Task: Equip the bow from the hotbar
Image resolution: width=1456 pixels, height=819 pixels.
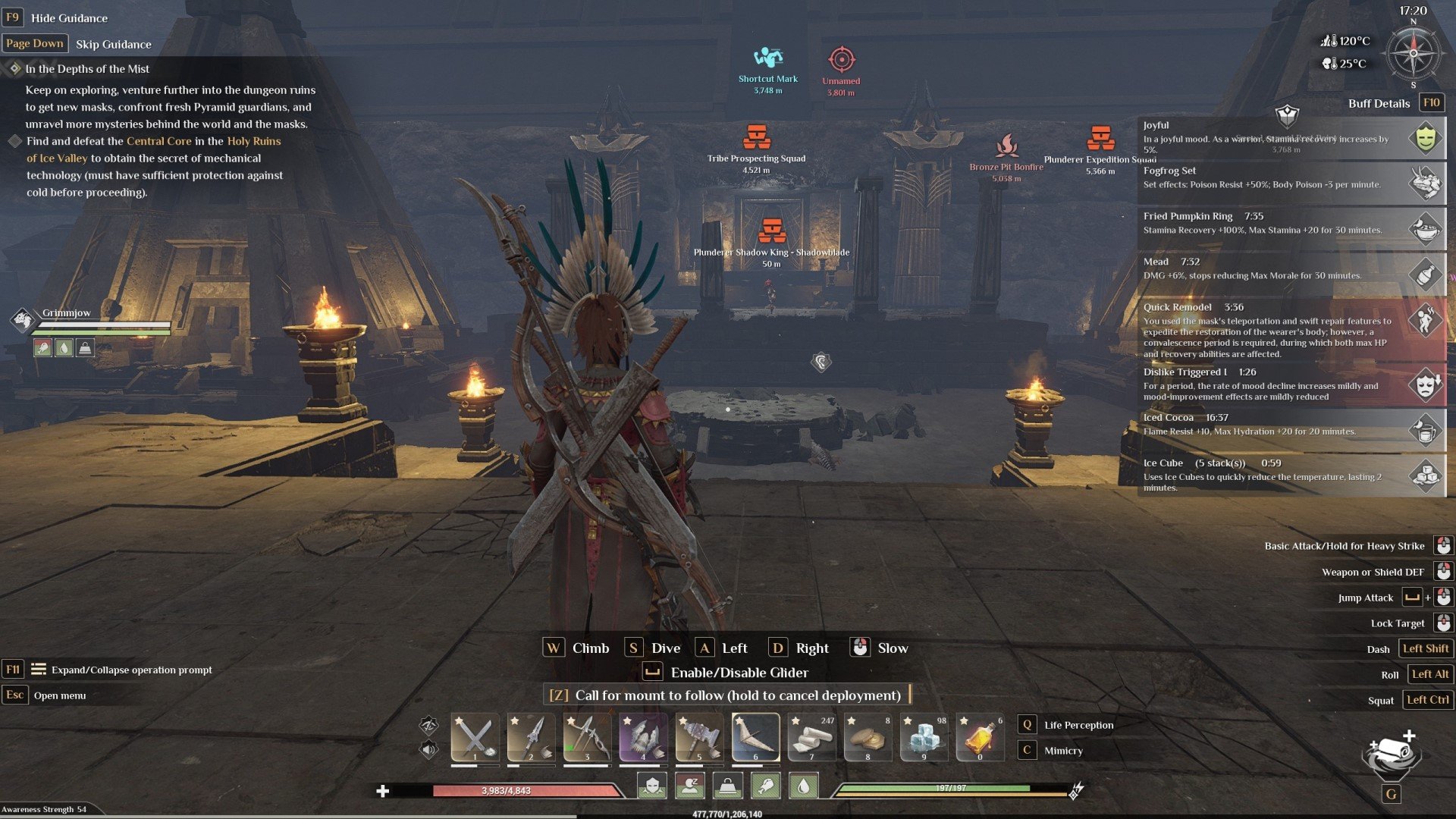Action: click(587, 737)
